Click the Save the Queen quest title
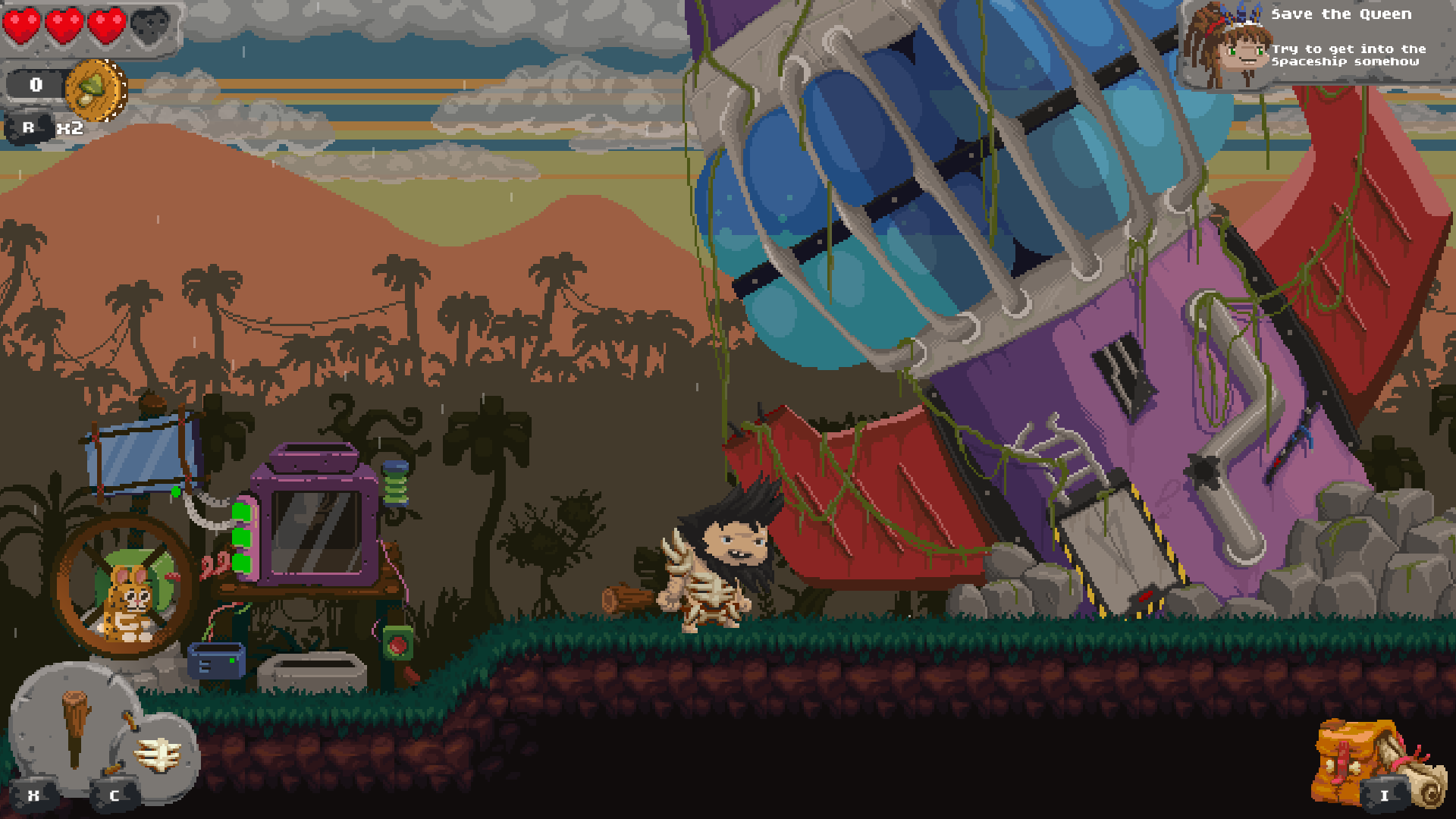Screen dimensions: 1456x819 coord(1342,14)
